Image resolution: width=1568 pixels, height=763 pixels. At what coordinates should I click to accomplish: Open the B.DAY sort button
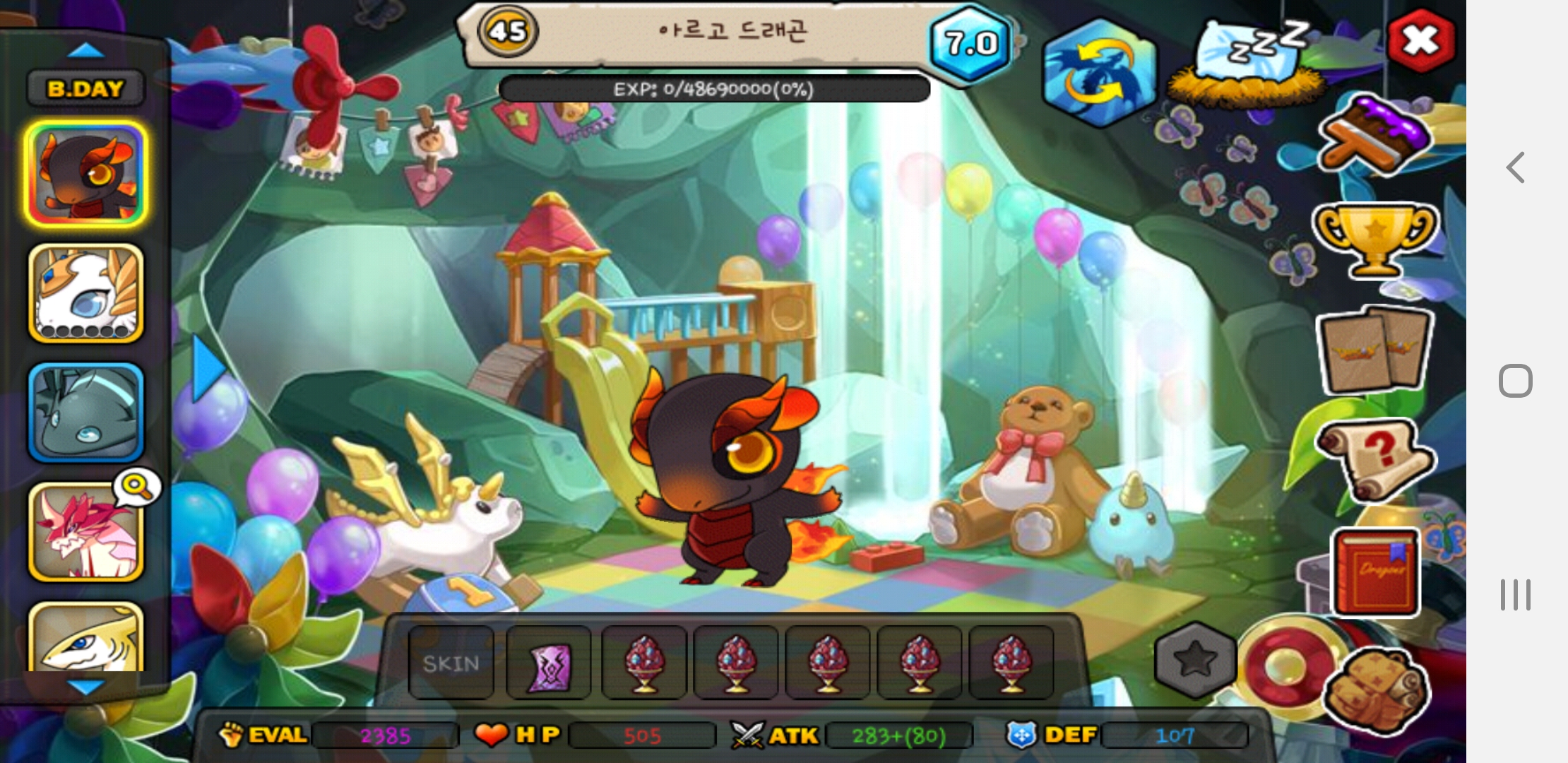[85, 89]
